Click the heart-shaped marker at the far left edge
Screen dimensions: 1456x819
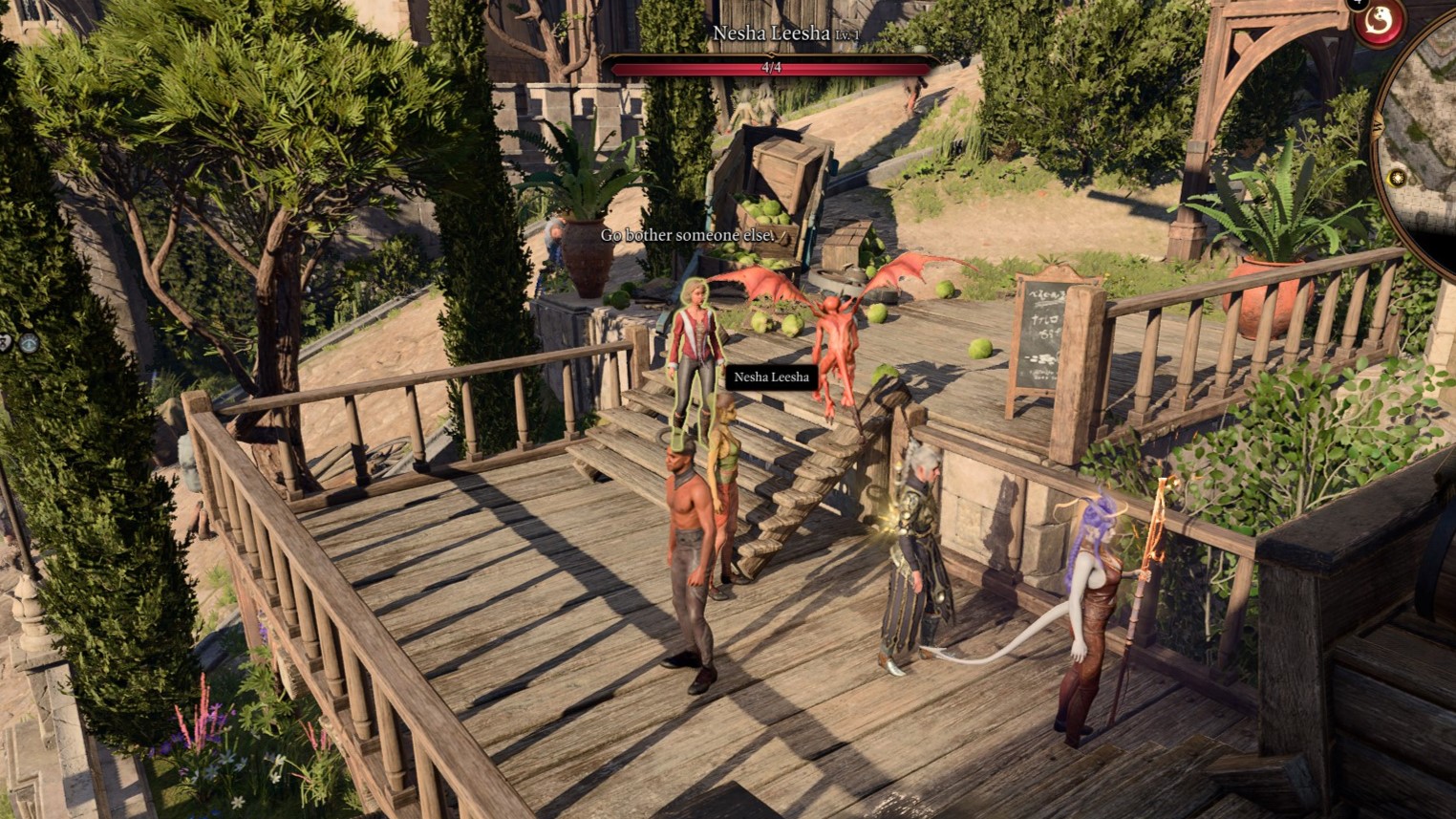(4, 343)
